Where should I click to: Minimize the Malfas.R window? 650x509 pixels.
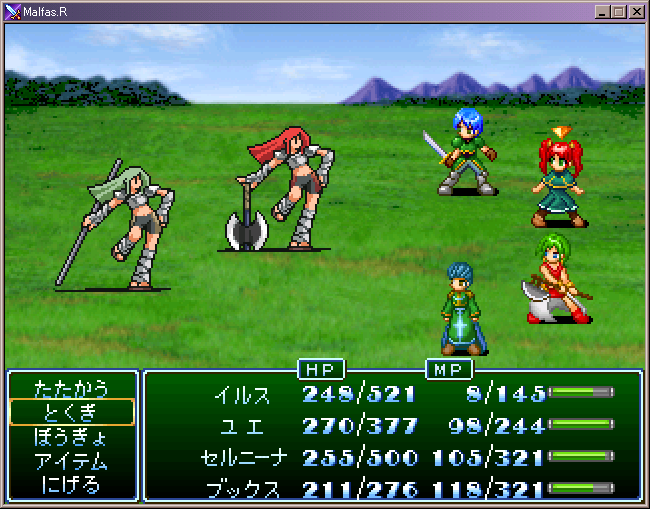pos(602,11)
